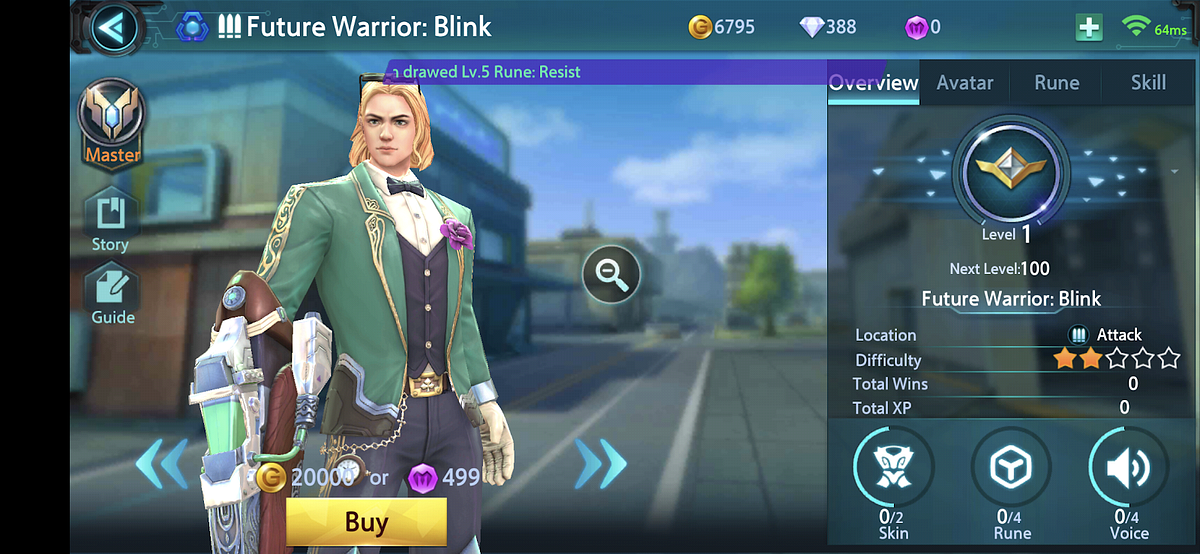Go back using the arrow button
Viewport: 1200px width, 554px height.
(112, 28)
